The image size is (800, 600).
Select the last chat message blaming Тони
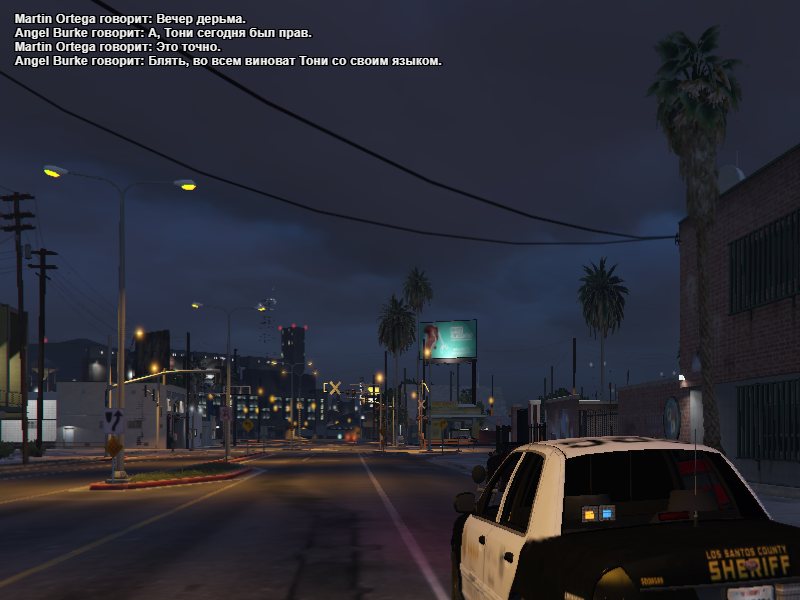click(x=228, y=61)
